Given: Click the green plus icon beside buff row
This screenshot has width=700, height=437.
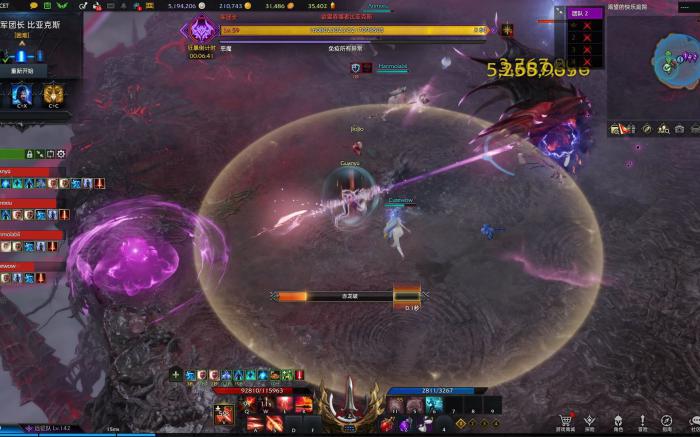Looking at the screenshot, I should click(x=176, y=375).
